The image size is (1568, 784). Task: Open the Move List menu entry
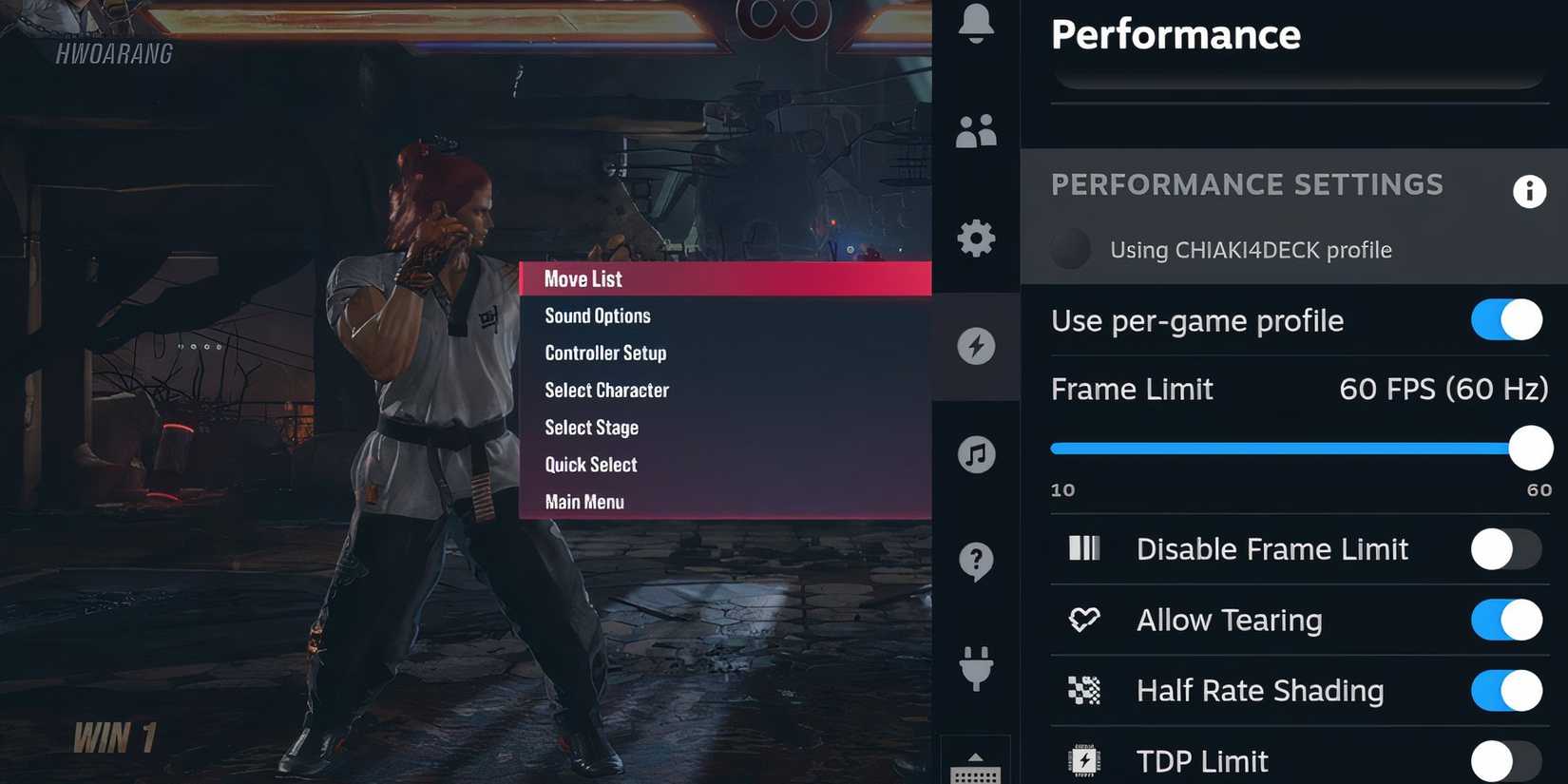coord(582,278)
